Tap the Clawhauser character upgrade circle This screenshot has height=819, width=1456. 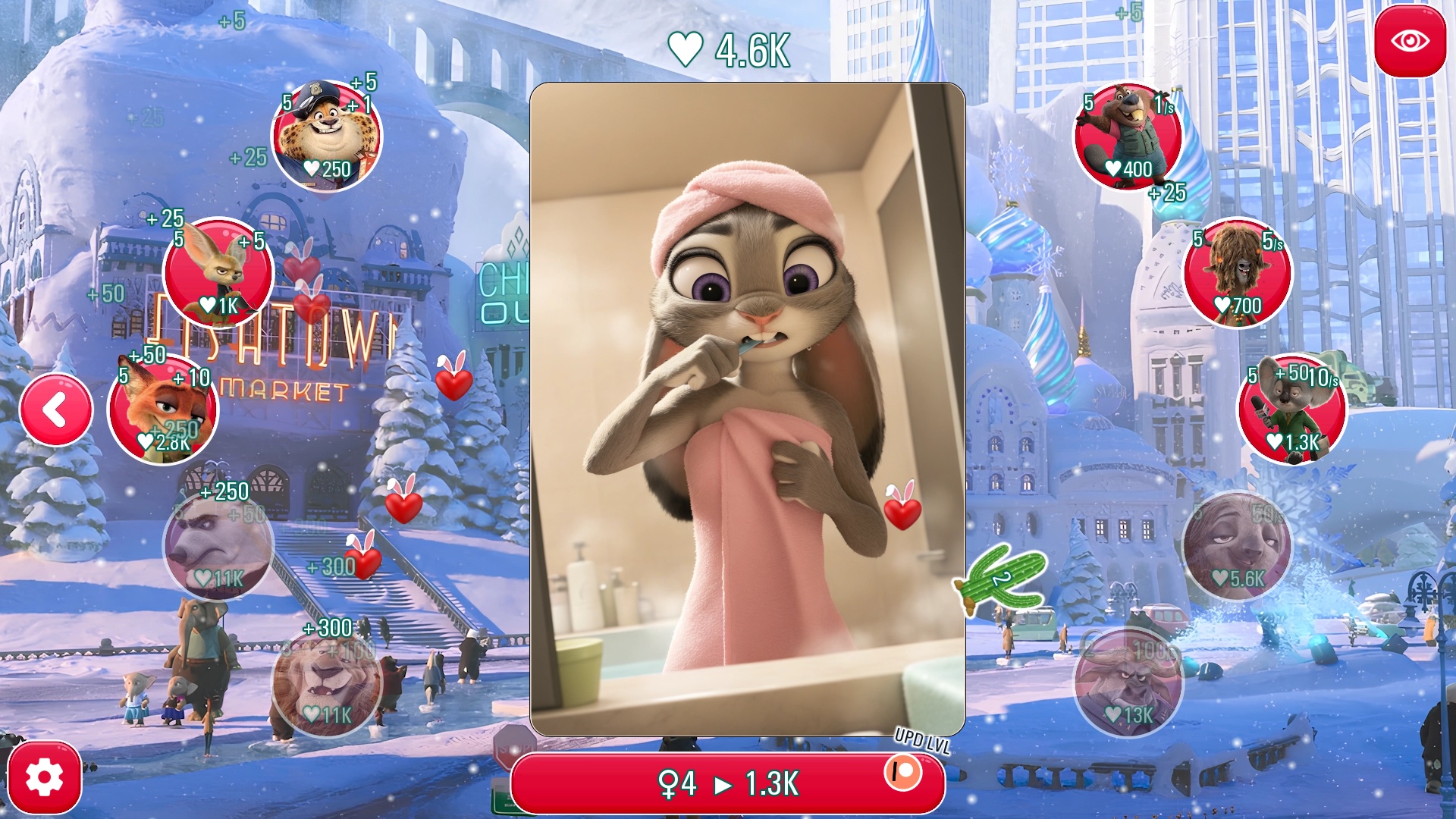pos(326,136)
